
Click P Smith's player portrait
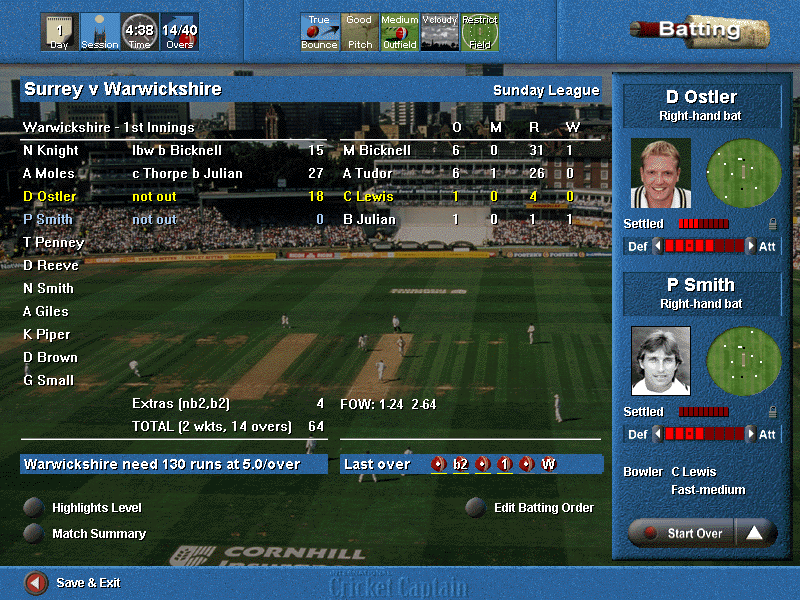661,361
